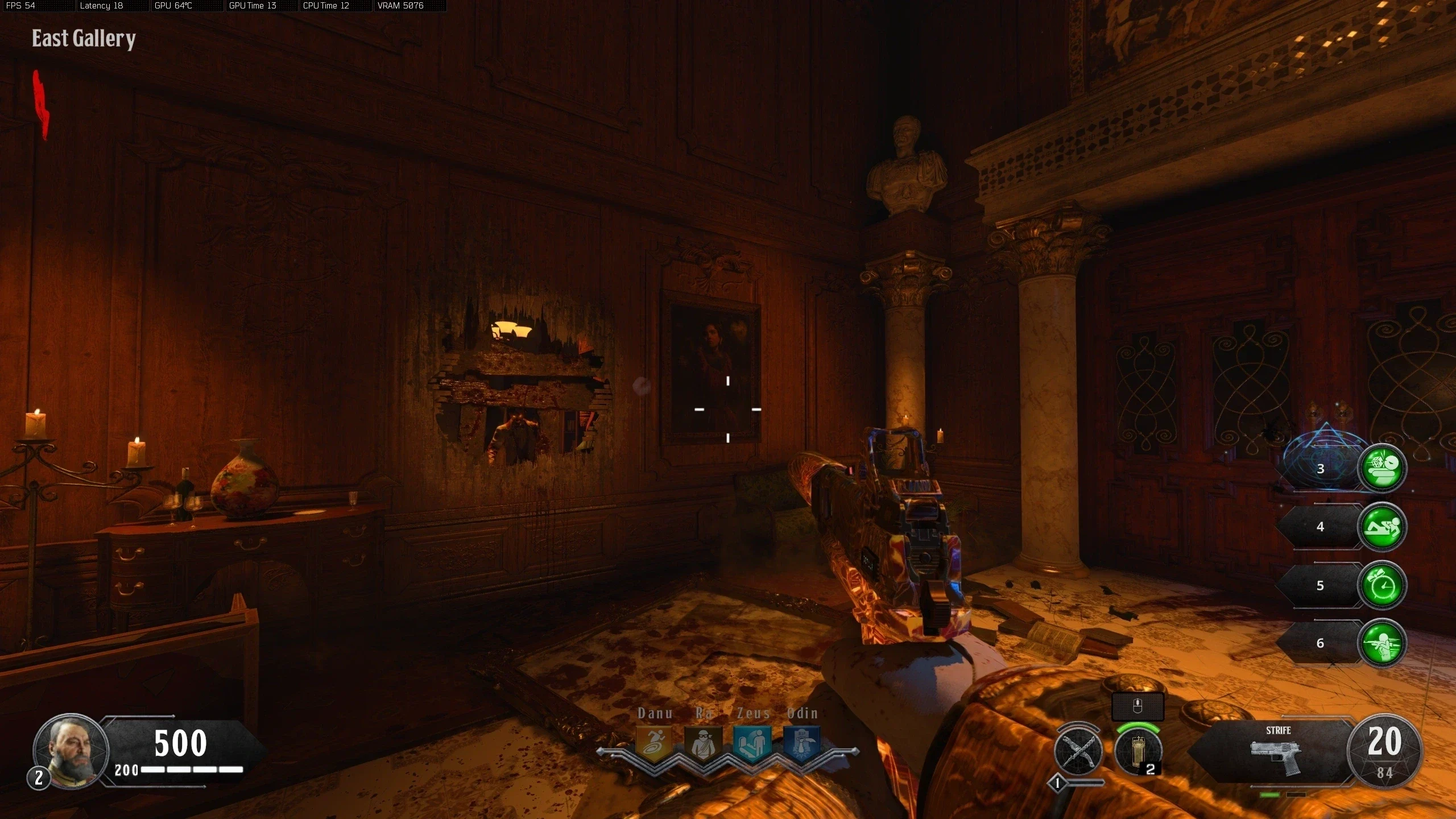The width and height of the screenshot is (1456, 819).
Task: Activate the crossed blades special weapon
Action: point(1078,751)
